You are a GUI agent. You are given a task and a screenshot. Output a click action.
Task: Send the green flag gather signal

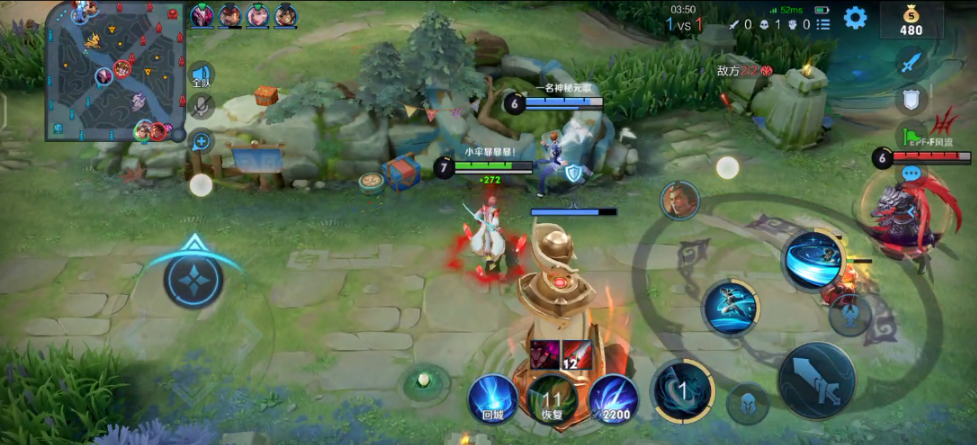coord(910,136)
